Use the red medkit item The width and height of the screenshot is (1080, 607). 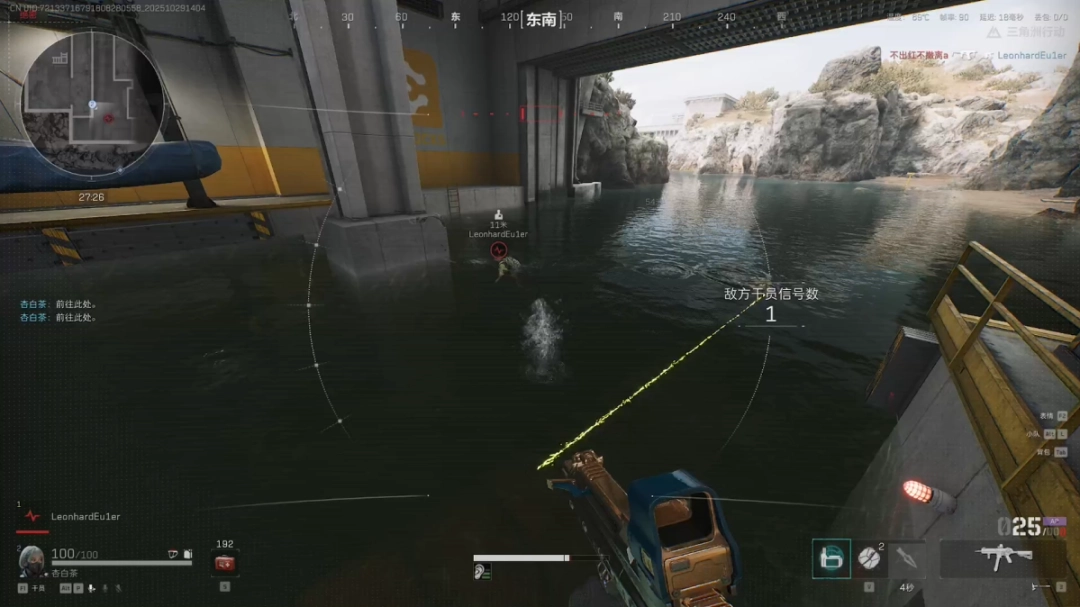(x=224, y=564)
